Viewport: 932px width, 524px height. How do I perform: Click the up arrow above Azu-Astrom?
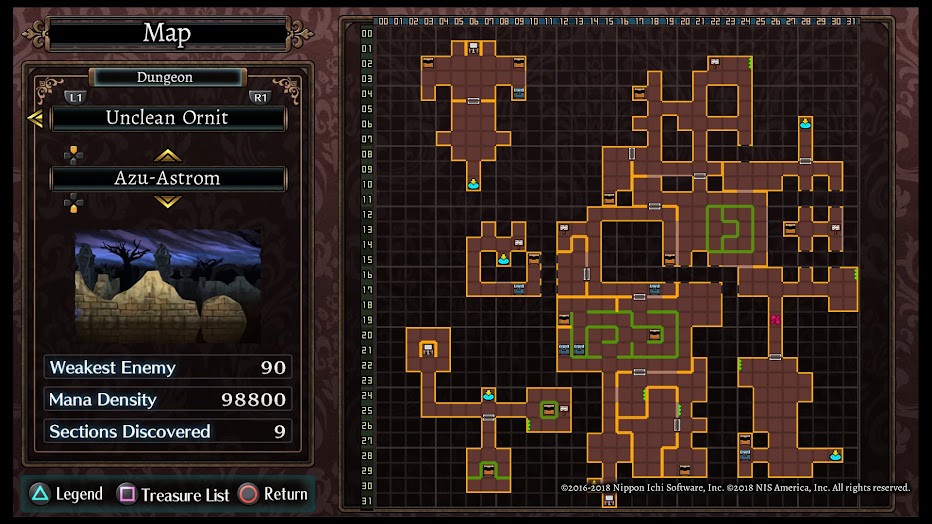pos(167,155)
